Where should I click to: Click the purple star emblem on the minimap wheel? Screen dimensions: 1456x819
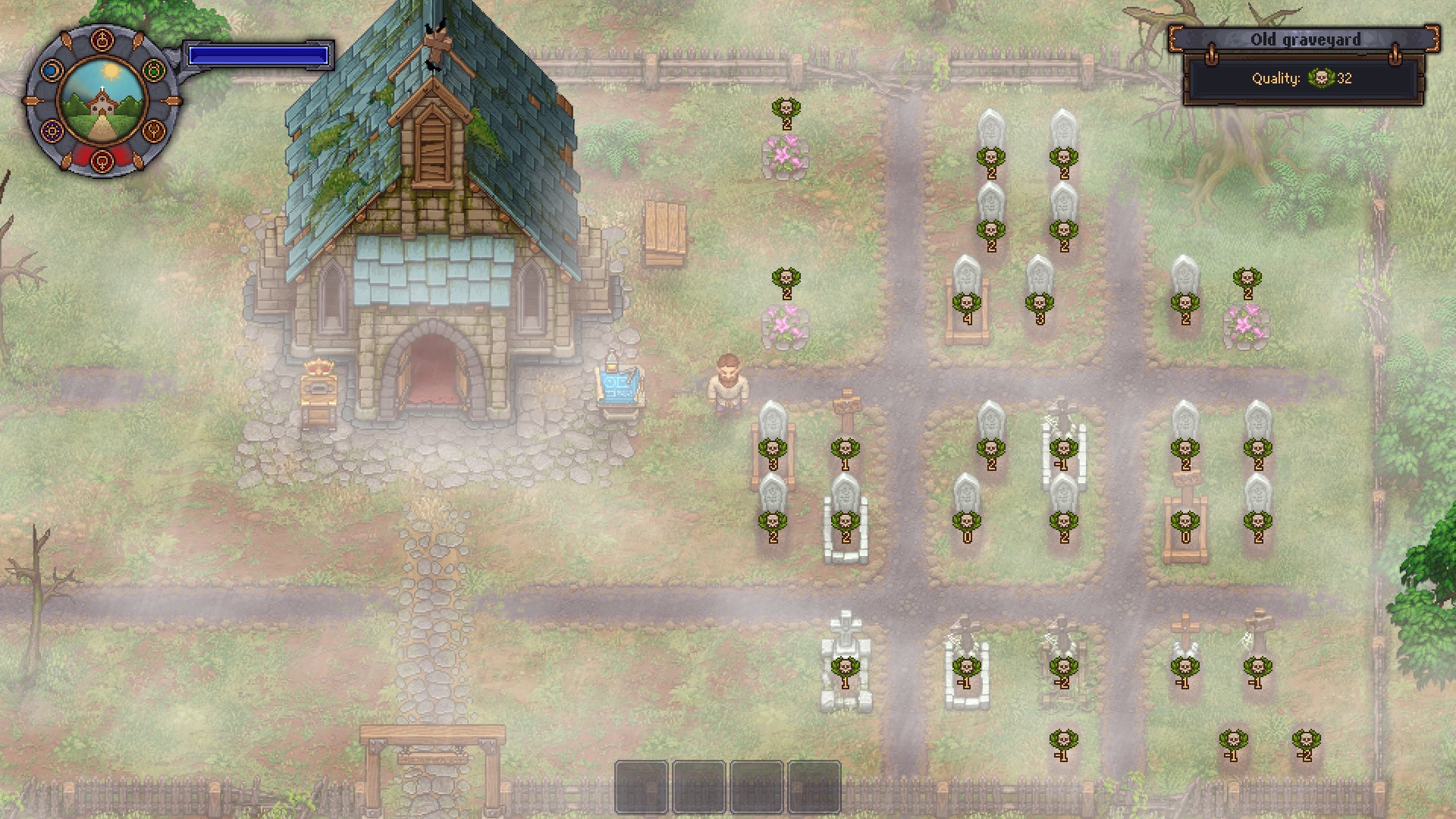point(52,130)
